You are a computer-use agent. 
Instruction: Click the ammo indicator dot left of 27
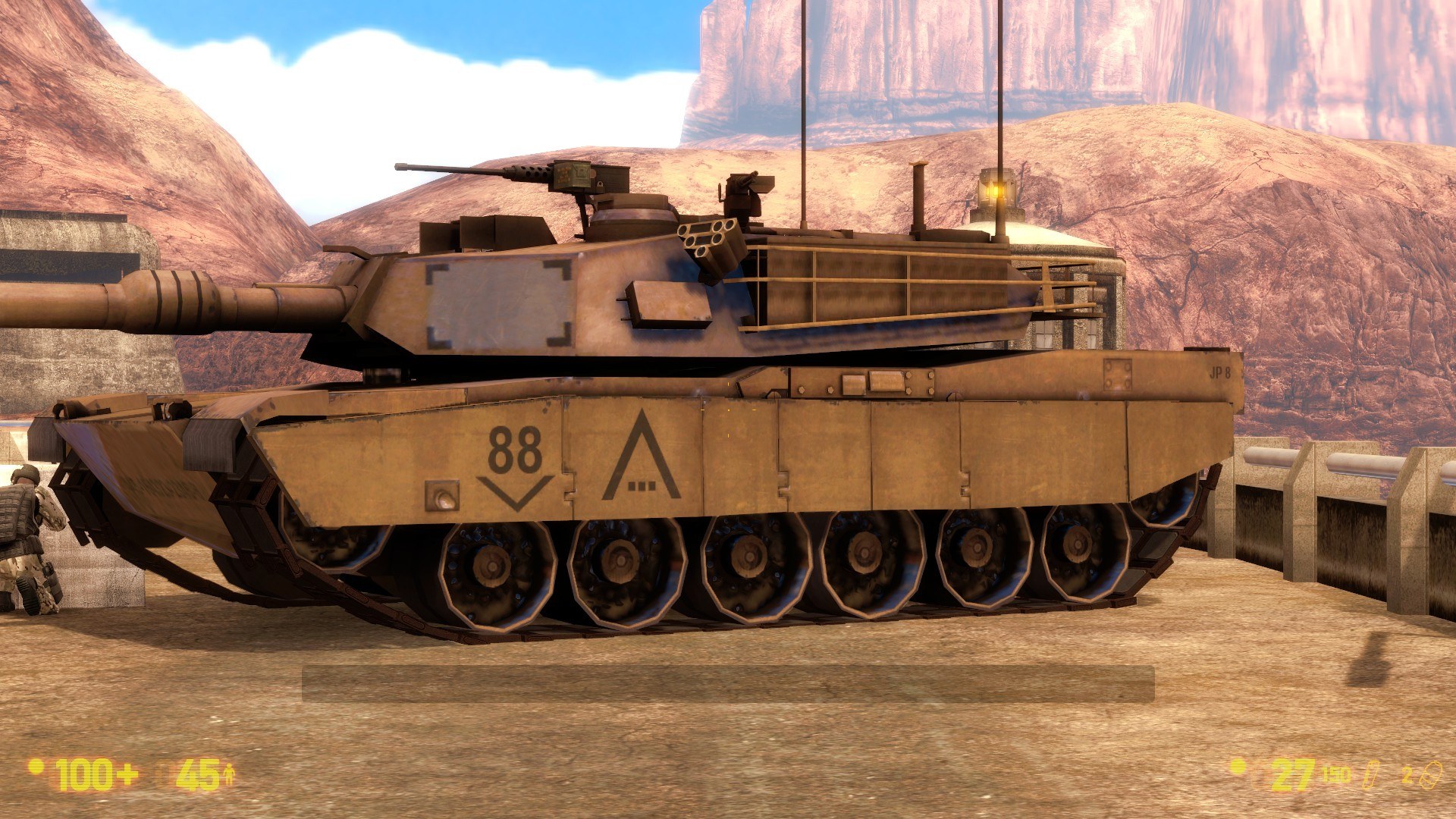1237,767
